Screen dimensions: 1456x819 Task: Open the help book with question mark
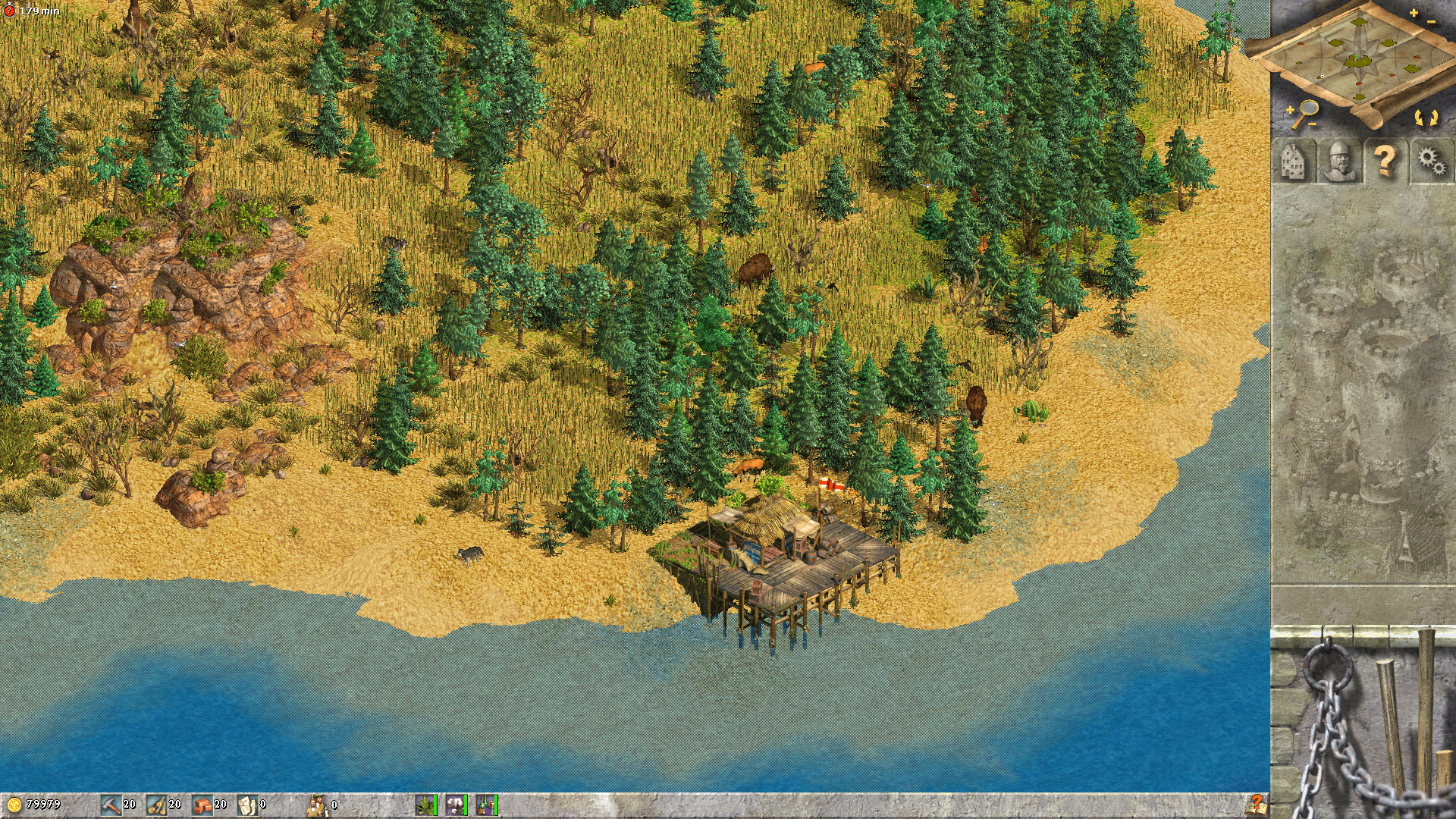pos(1255,804)
